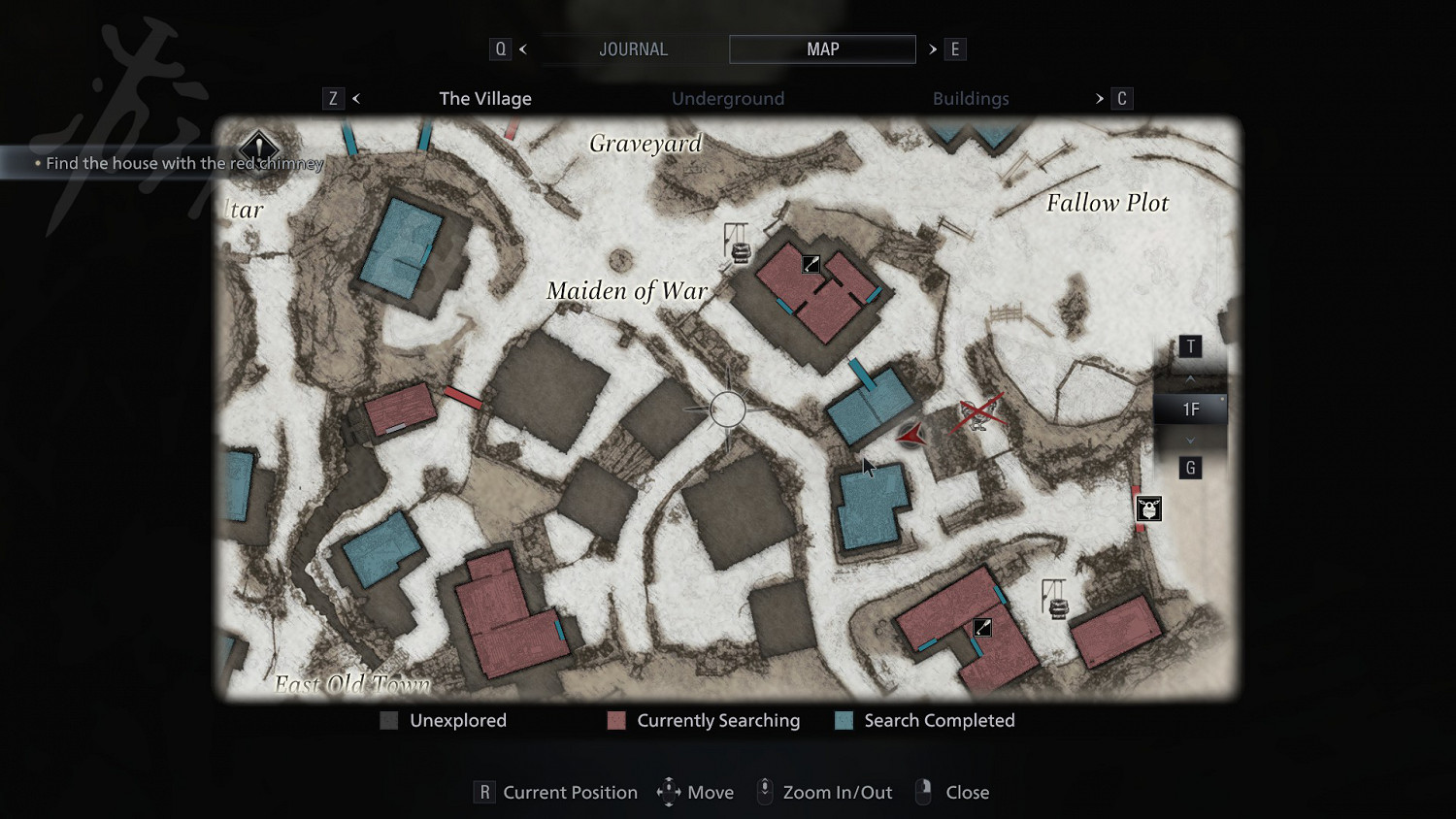This screenshot has width=1456, height=819.
Task: Close the map screen
Action: point(952,792)
